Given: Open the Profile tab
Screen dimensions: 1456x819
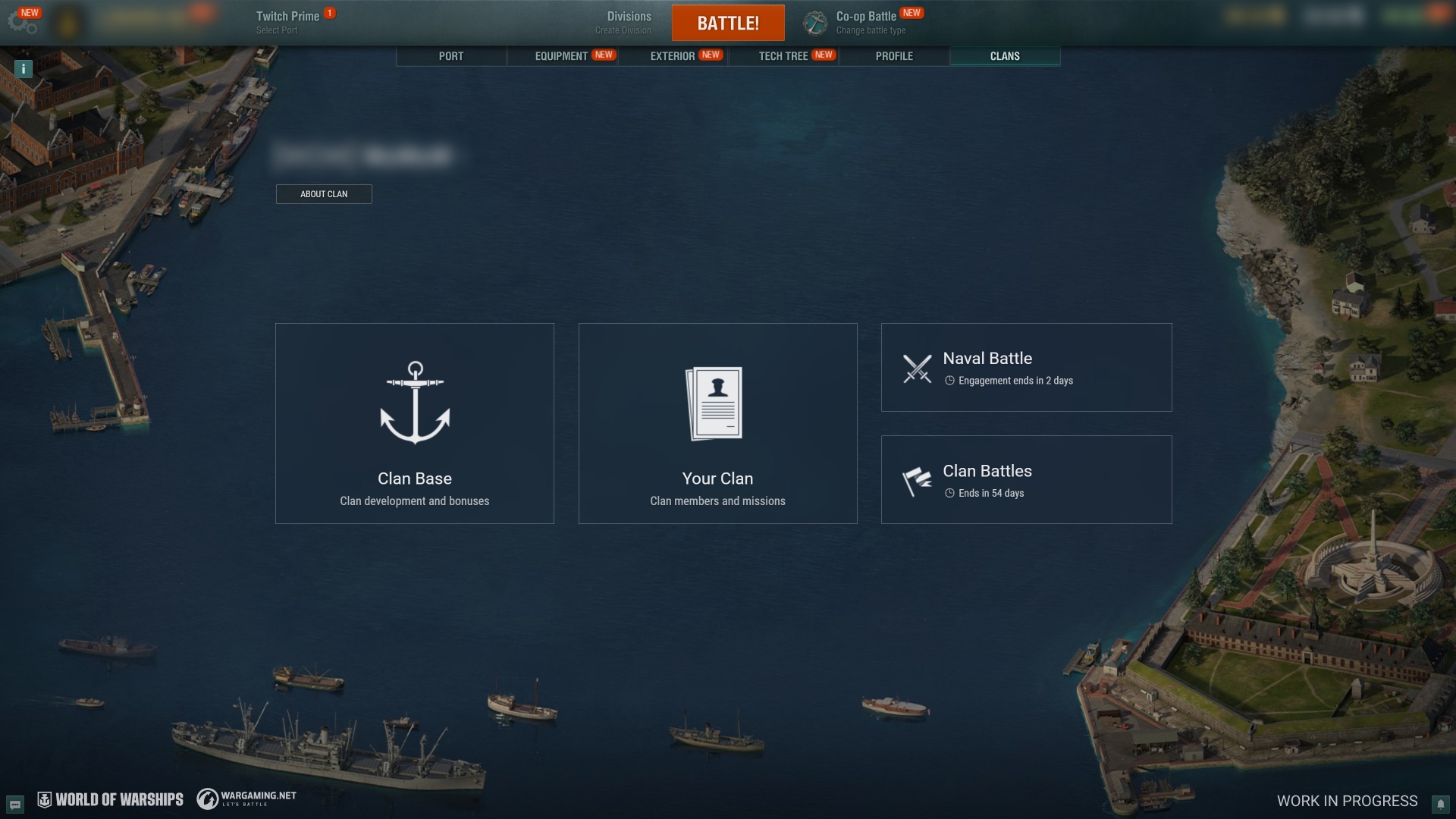Looking at the screenshot, I should (894, 56).
